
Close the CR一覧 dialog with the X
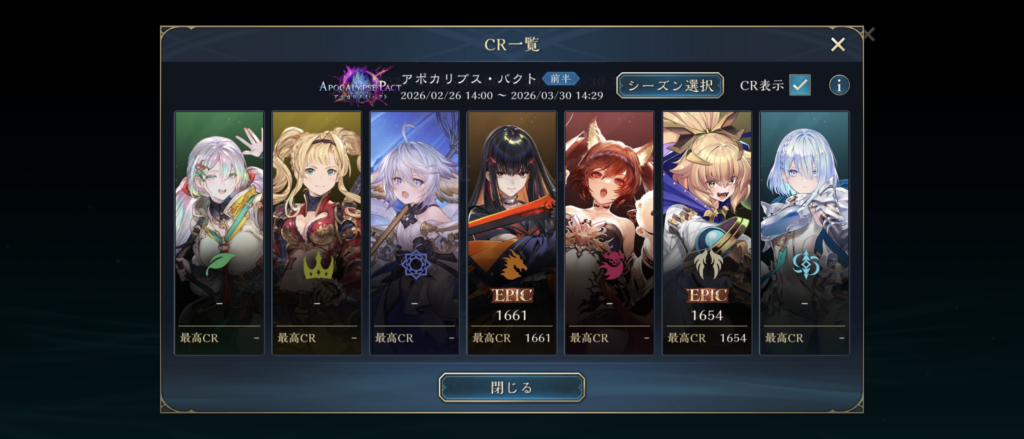pyautogui.click(x=838, y=44)
